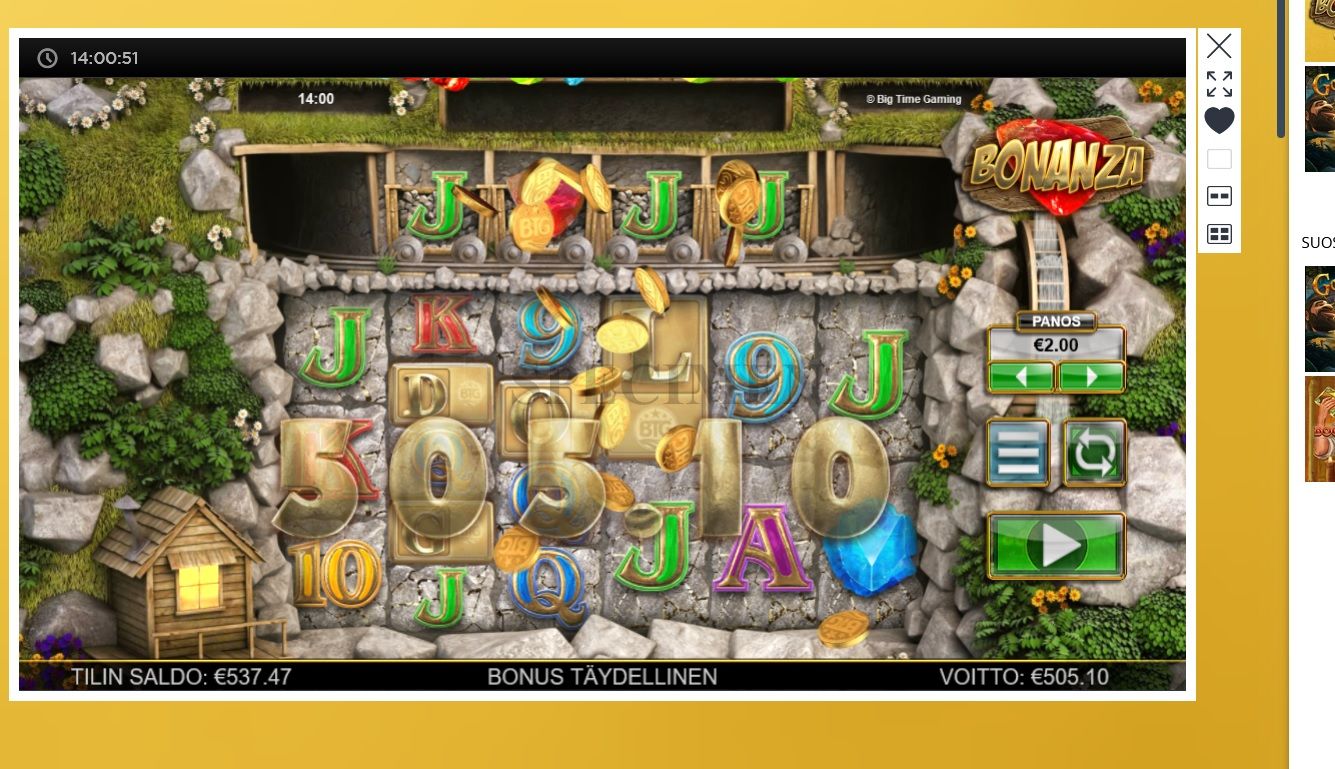This screenshot has height=769, width=1335.
Task: Spin the reels with the green play button
Action: click(x=1056, y=543)
